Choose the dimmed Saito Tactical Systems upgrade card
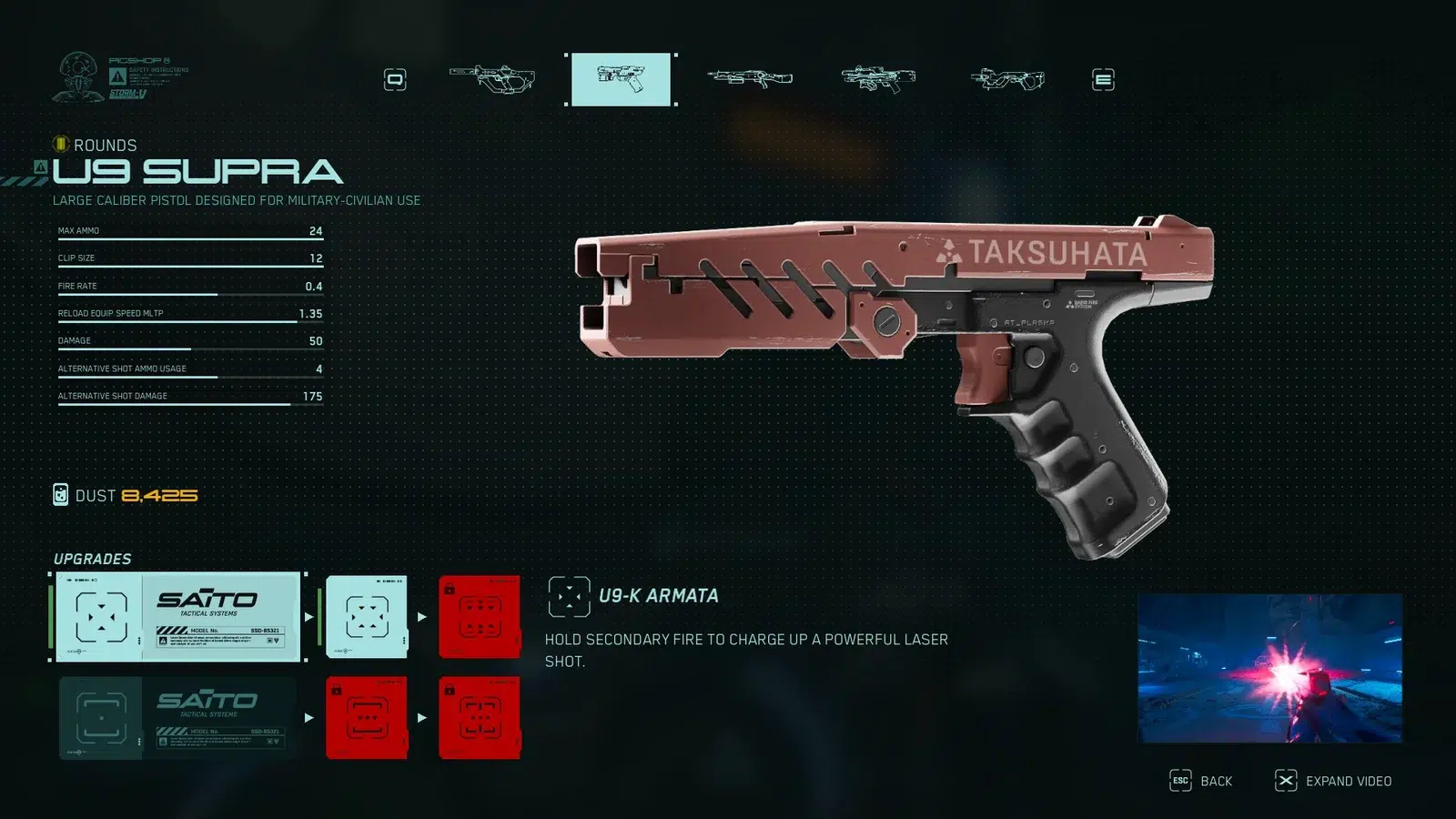1456x819 pixels. (178, 717)
